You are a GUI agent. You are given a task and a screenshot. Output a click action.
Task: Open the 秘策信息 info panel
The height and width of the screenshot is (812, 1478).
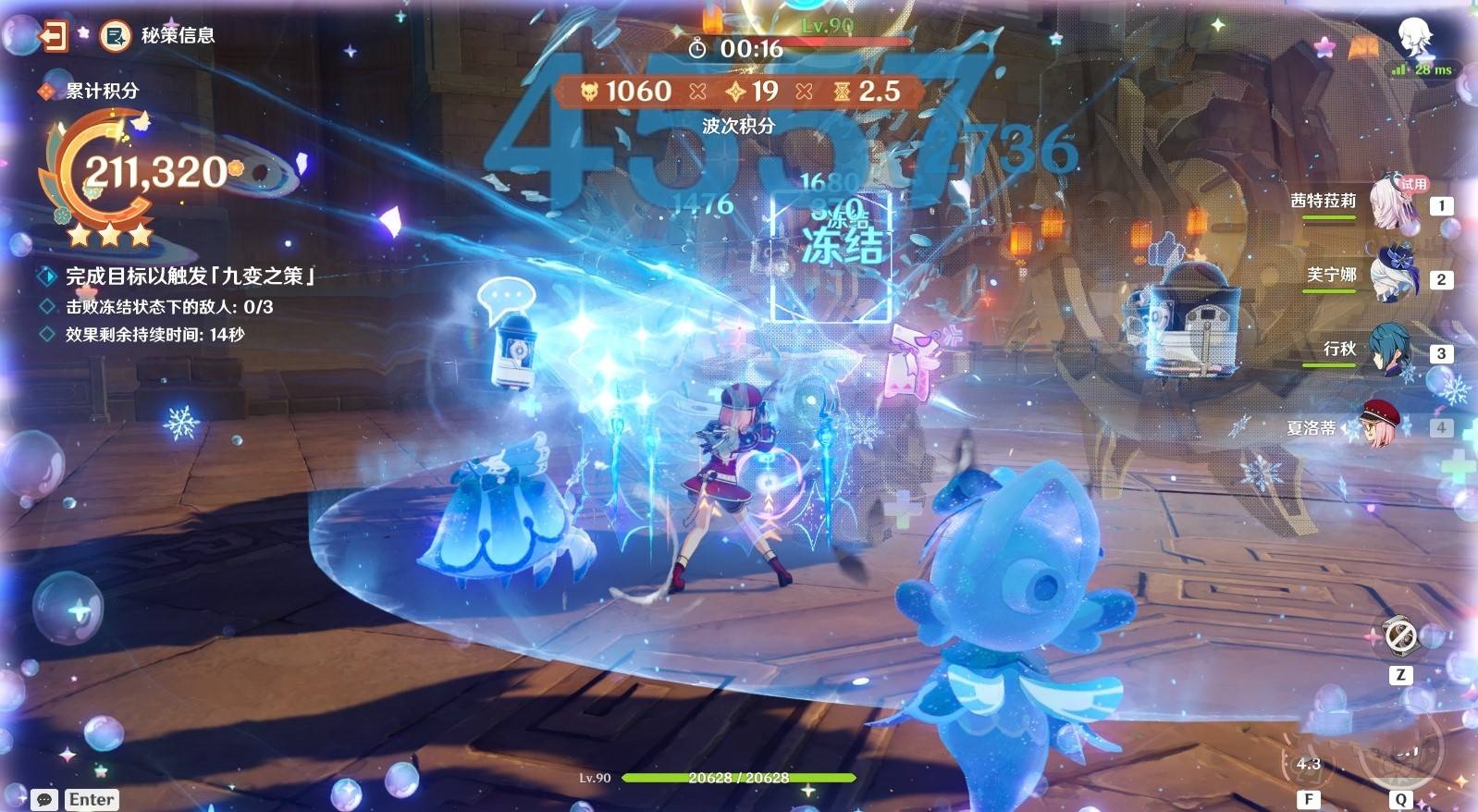116,36
